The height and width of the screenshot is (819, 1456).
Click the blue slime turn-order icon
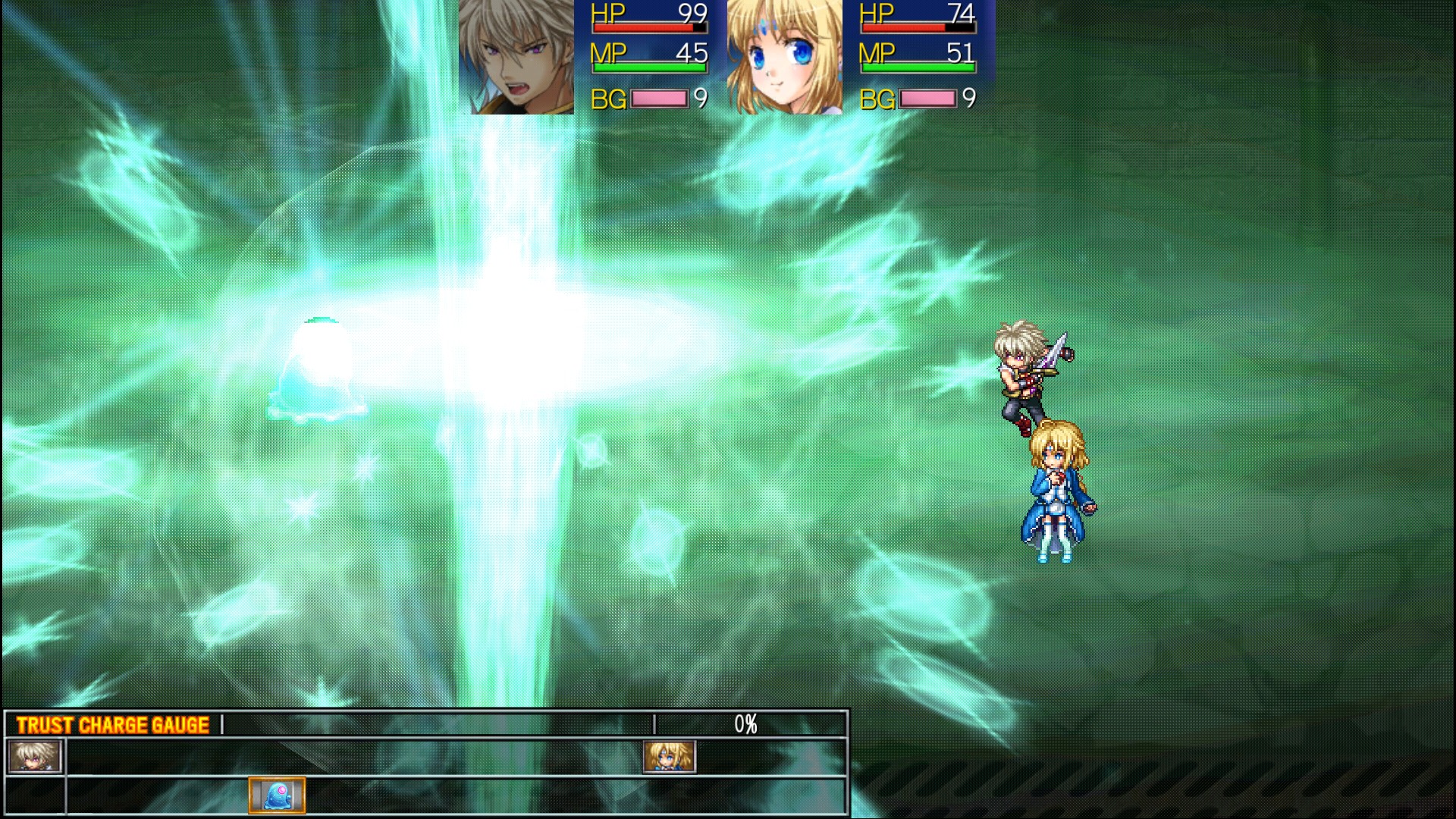point(277,795)
